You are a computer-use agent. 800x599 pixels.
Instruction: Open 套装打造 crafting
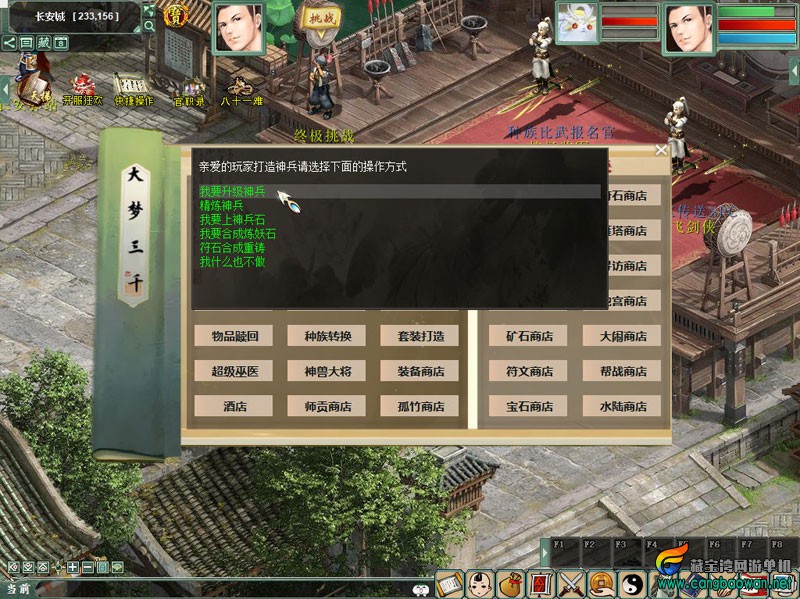[419, 336]
